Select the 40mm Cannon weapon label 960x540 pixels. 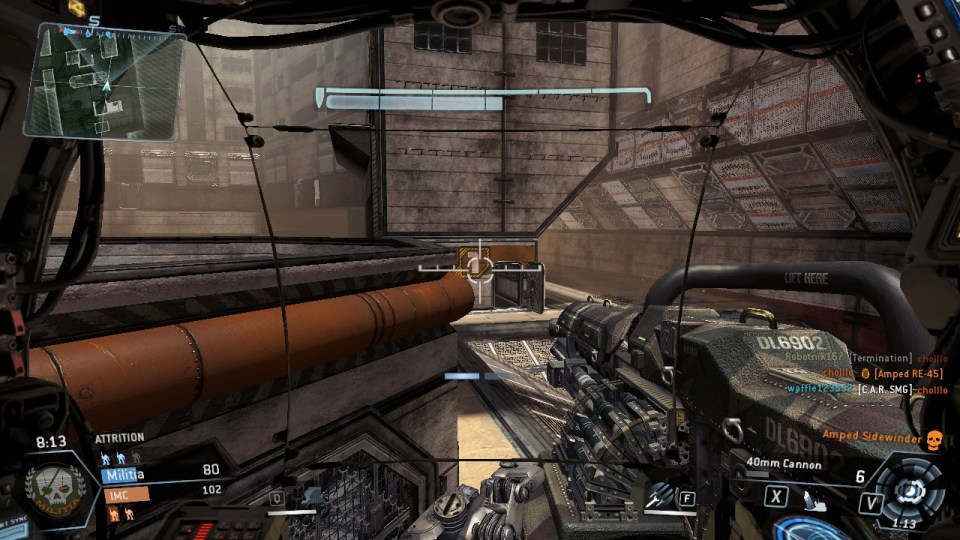[783, 464]
